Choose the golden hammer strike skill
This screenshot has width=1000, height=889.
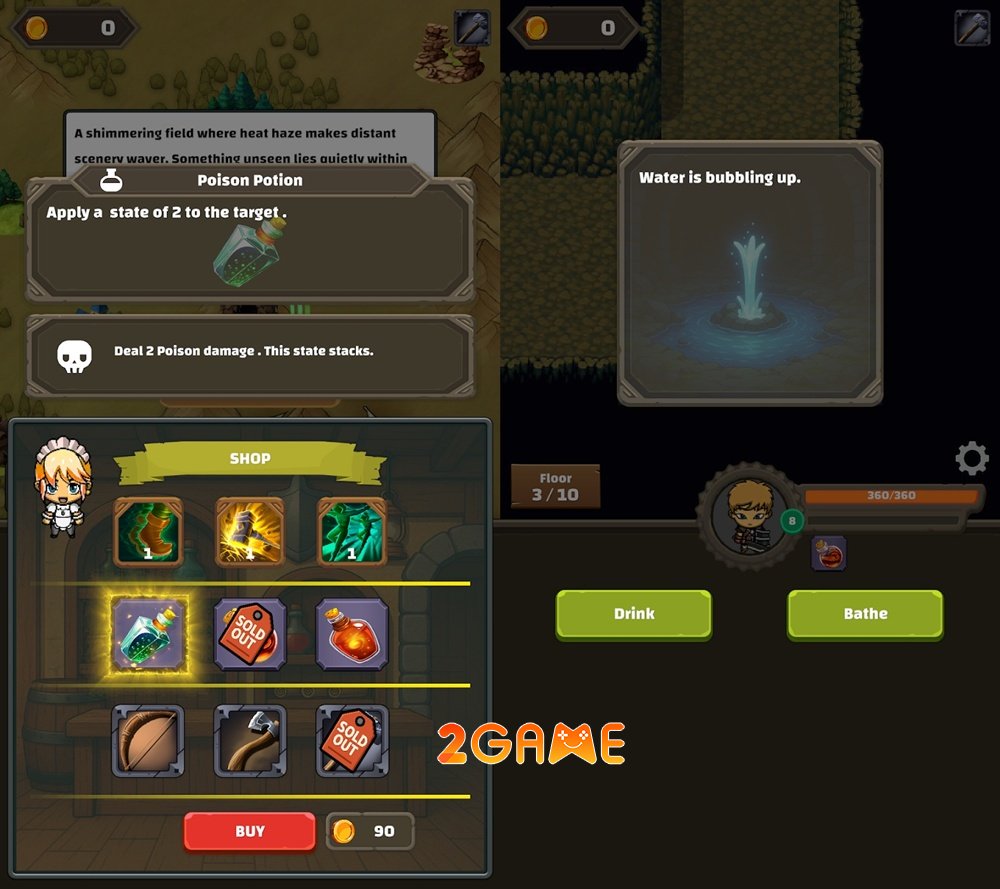[250, 533]
